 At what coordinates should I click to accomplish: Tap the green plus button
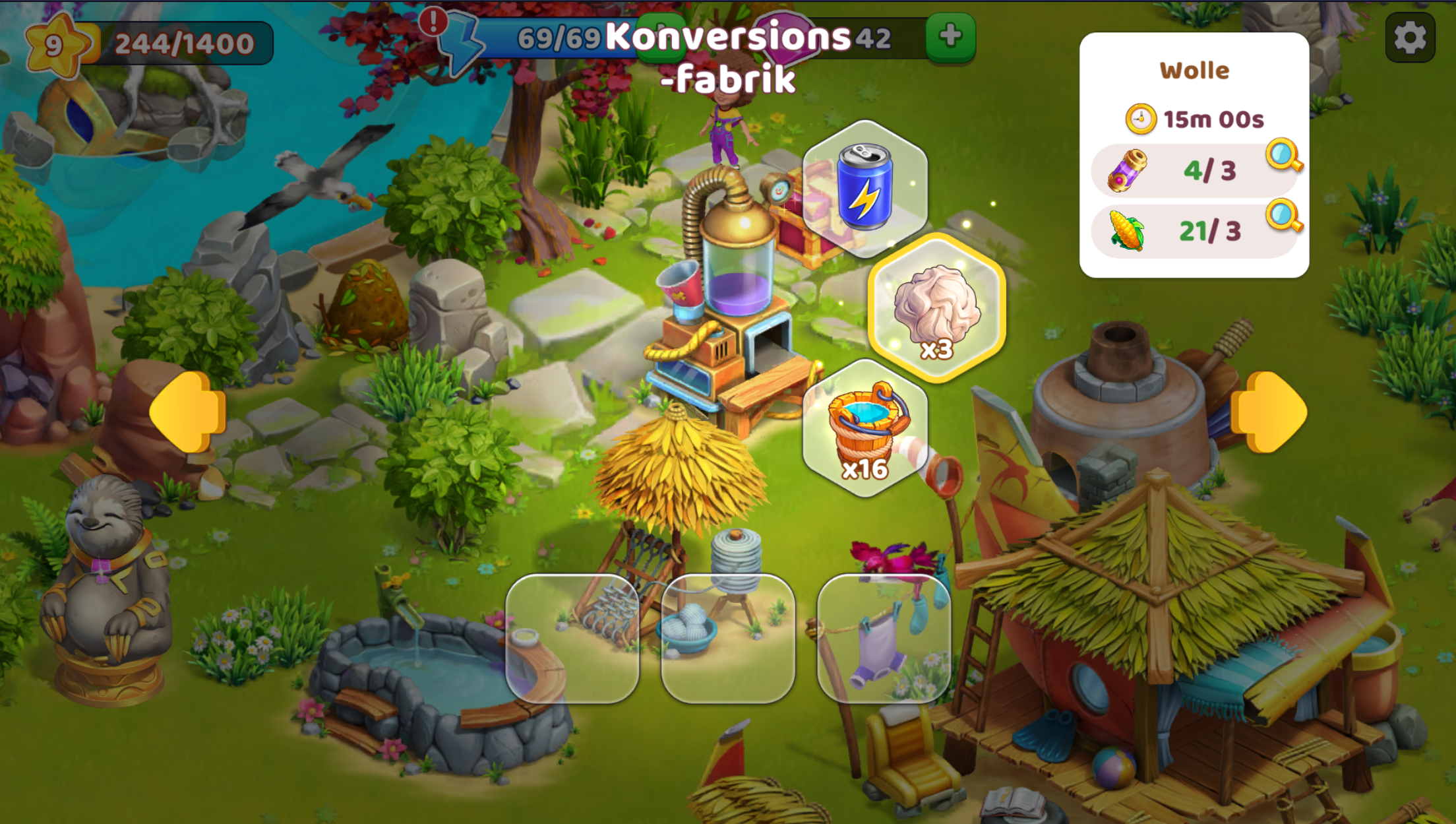coord(950,36)
